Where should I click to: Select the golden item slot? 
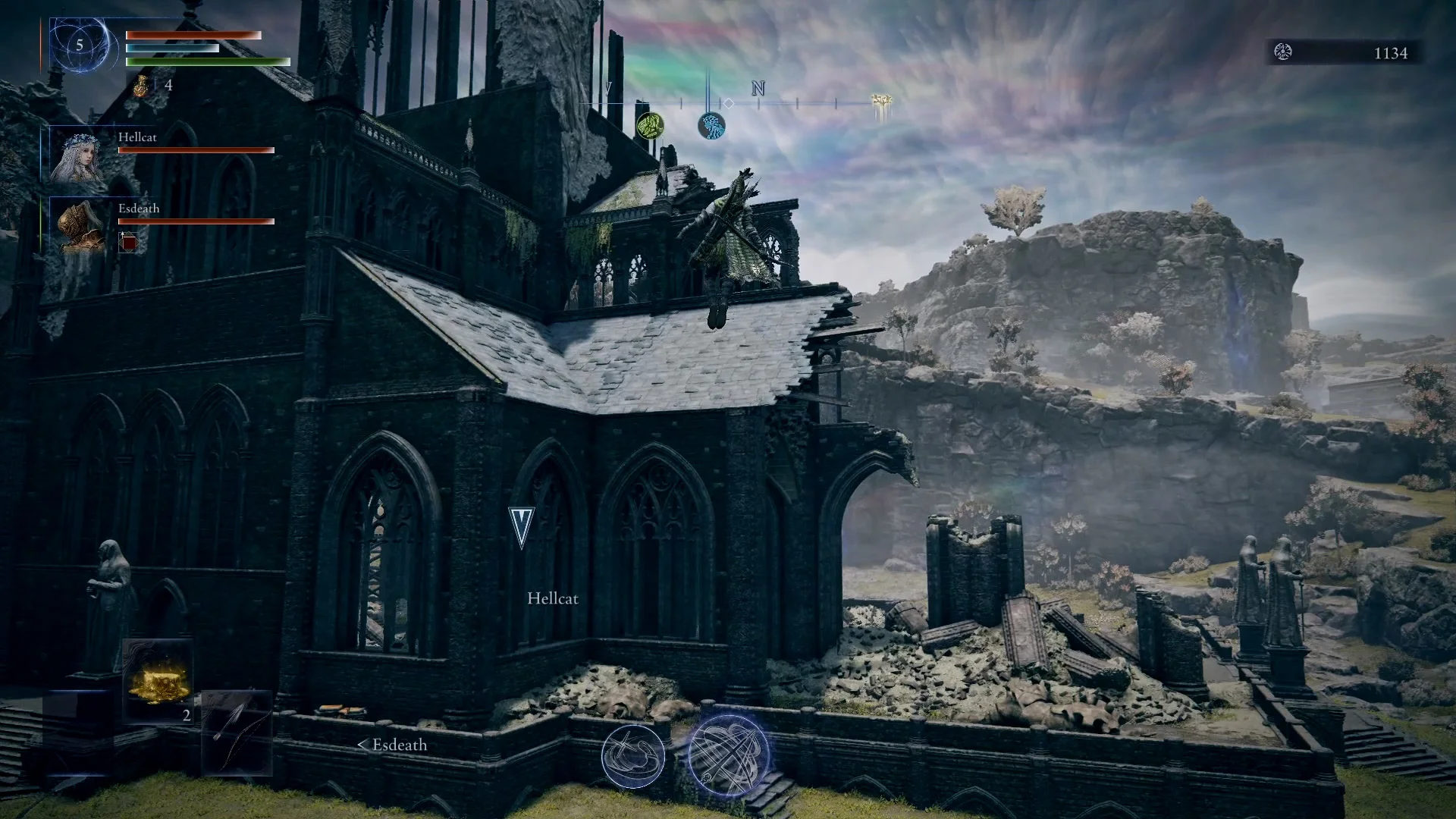click(158, 681)
